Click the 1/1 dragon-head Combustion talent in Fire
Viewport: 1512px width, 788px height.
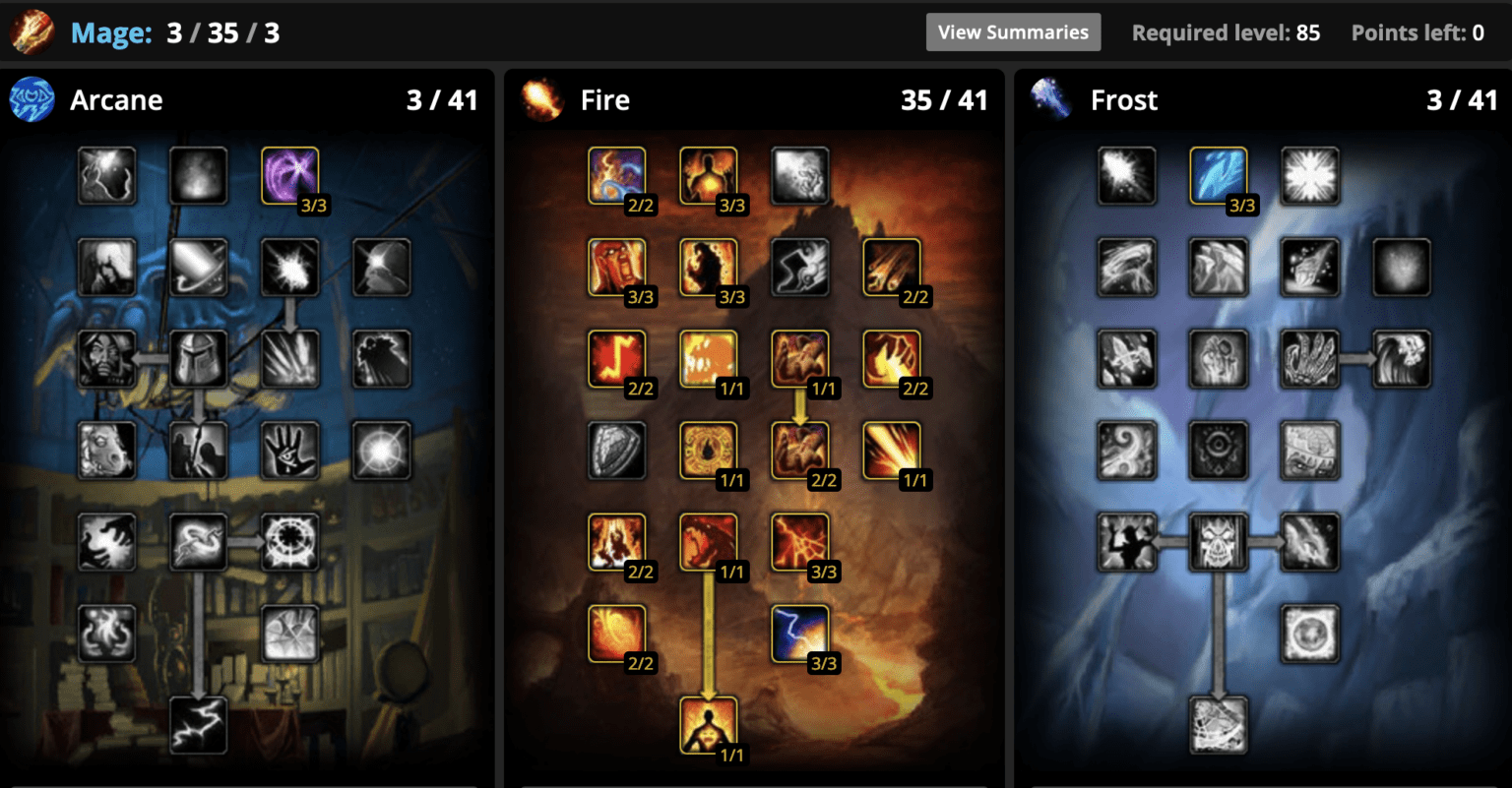pyautogui.click(x=709, y=542)
